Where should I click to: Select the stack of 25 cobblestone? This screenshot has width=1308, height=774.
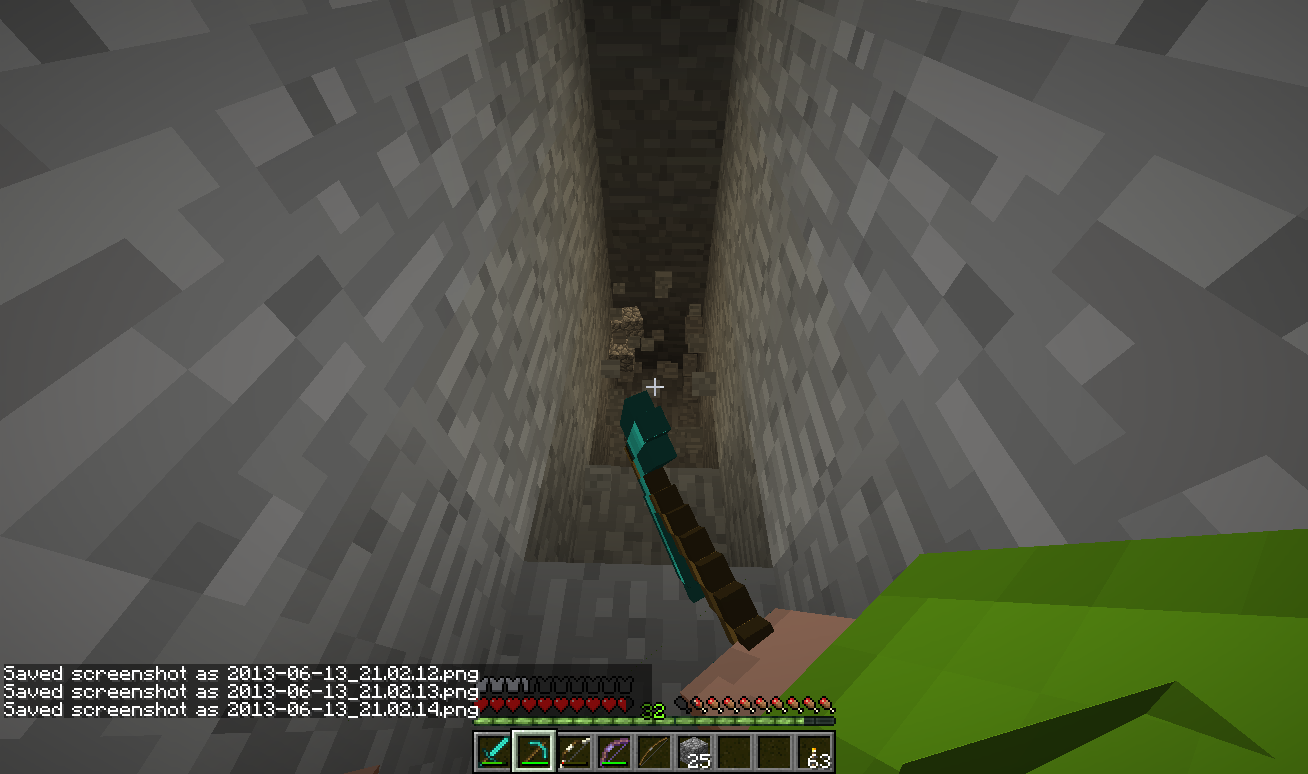point(692,750)
